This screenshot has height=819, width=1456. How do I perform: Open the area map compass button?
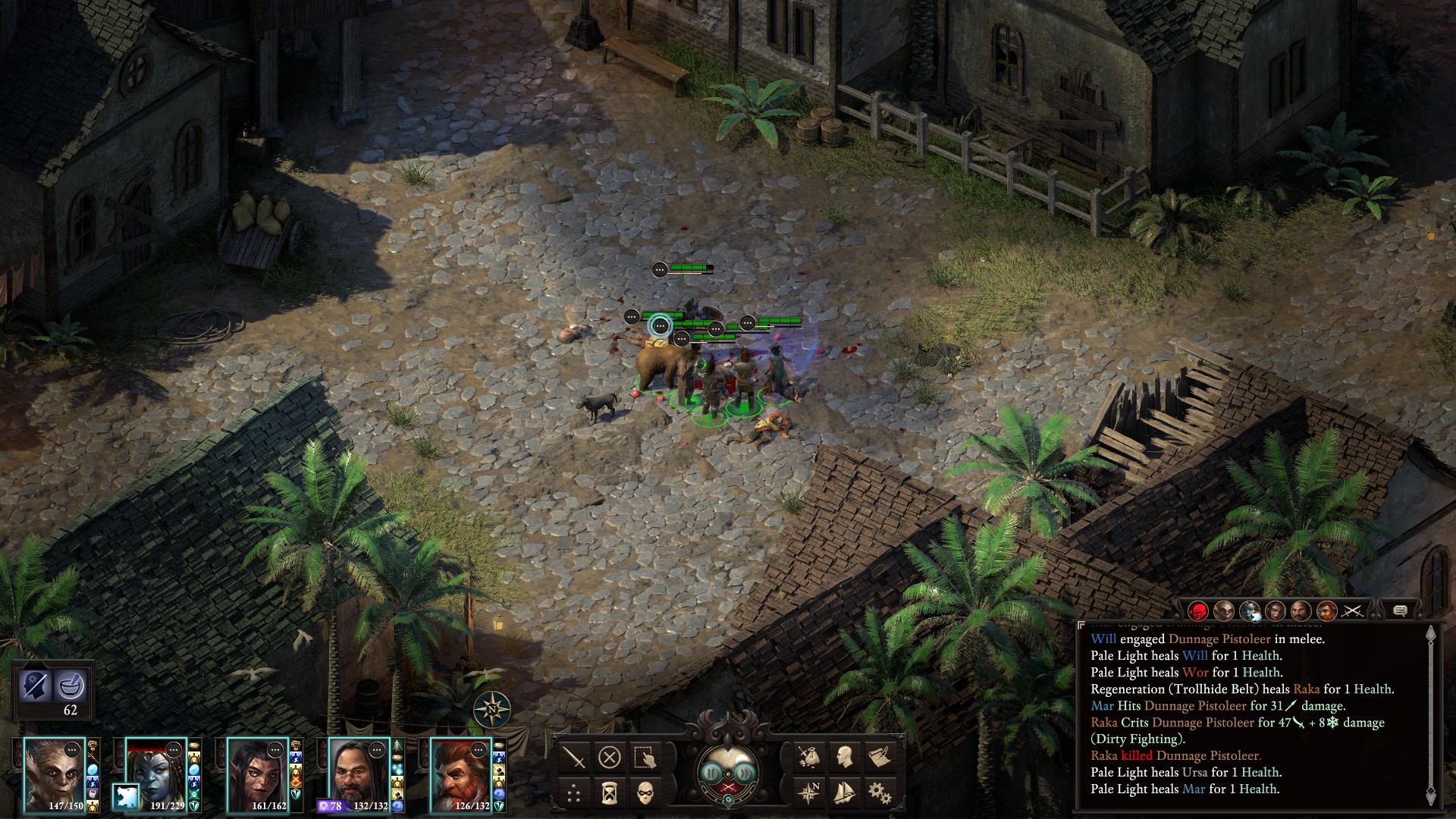click(809, 793)
